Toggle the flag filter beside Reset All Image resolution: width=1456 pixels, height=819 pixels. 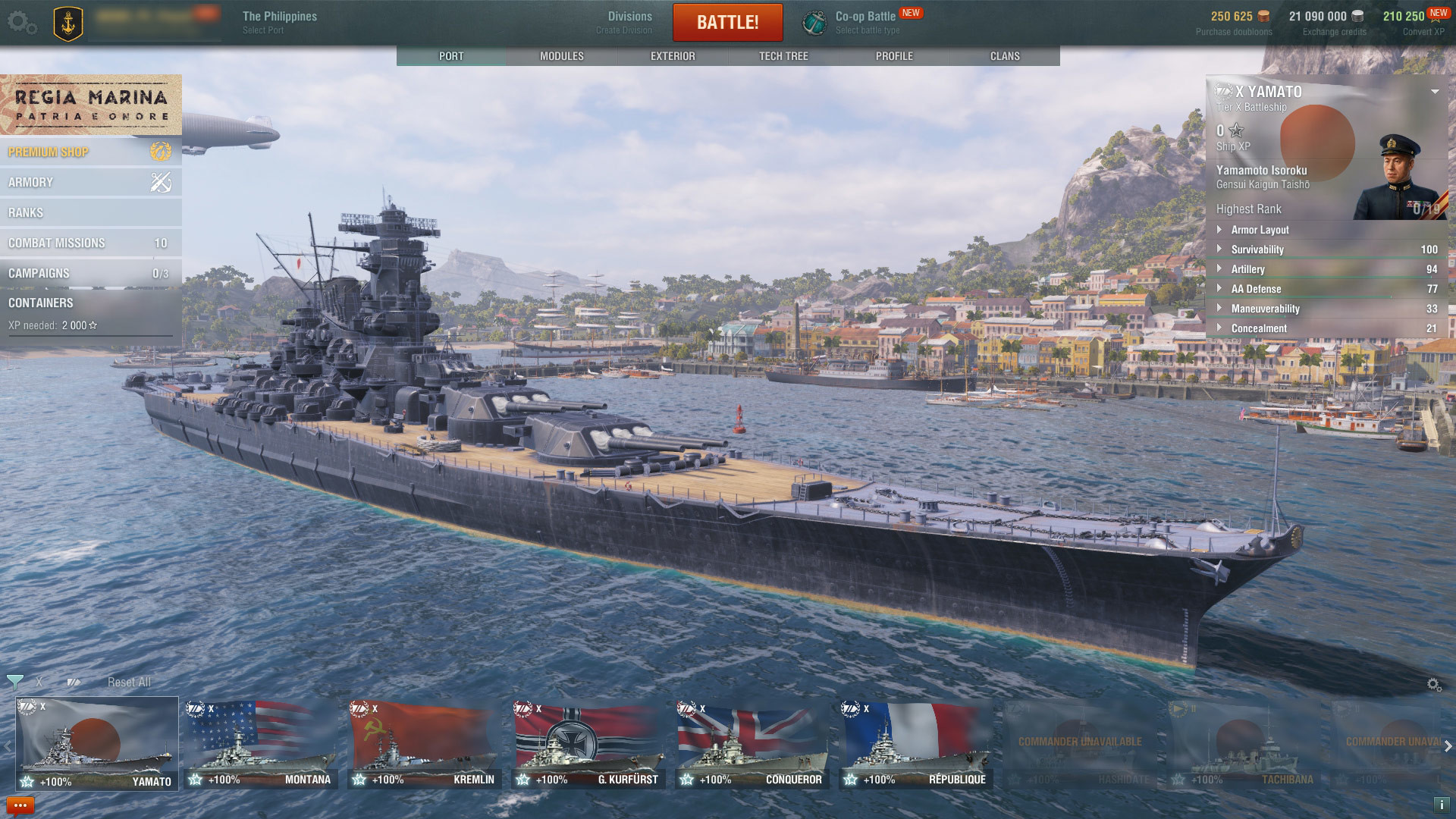coord(73,682)
